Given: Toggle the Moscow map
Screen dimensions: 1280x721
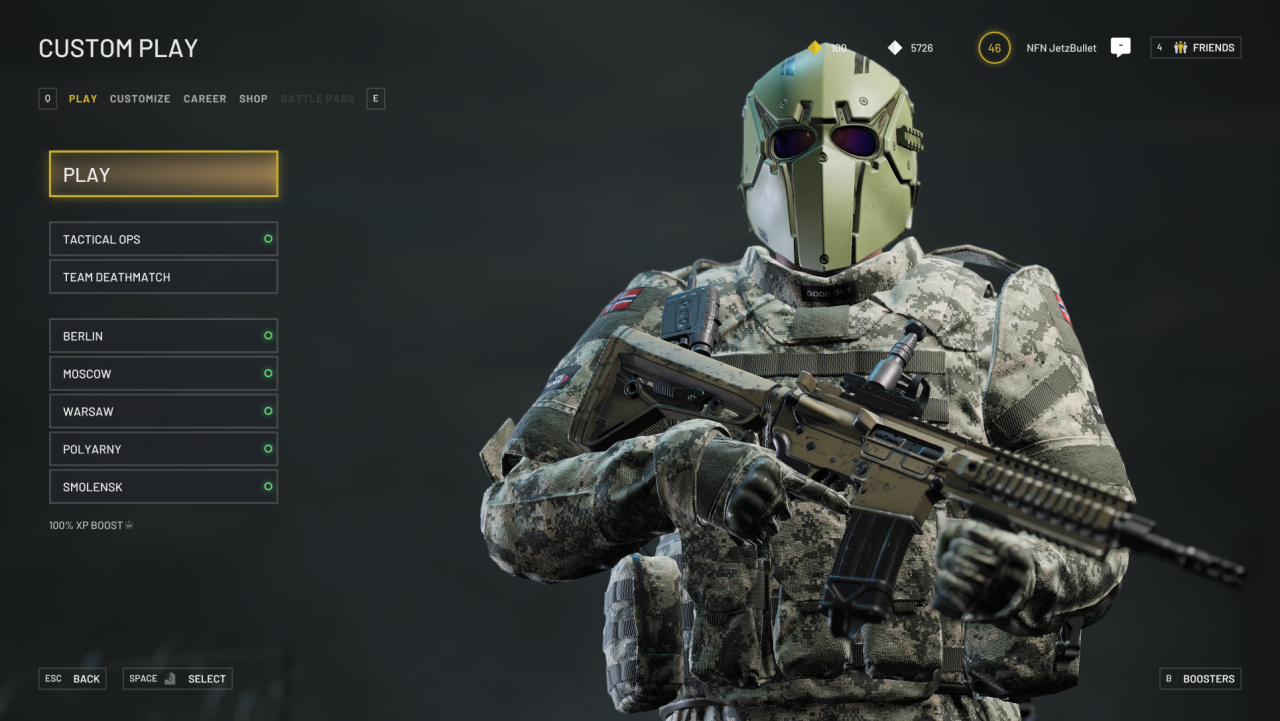Looking at the screenshot, I should 163,374.
